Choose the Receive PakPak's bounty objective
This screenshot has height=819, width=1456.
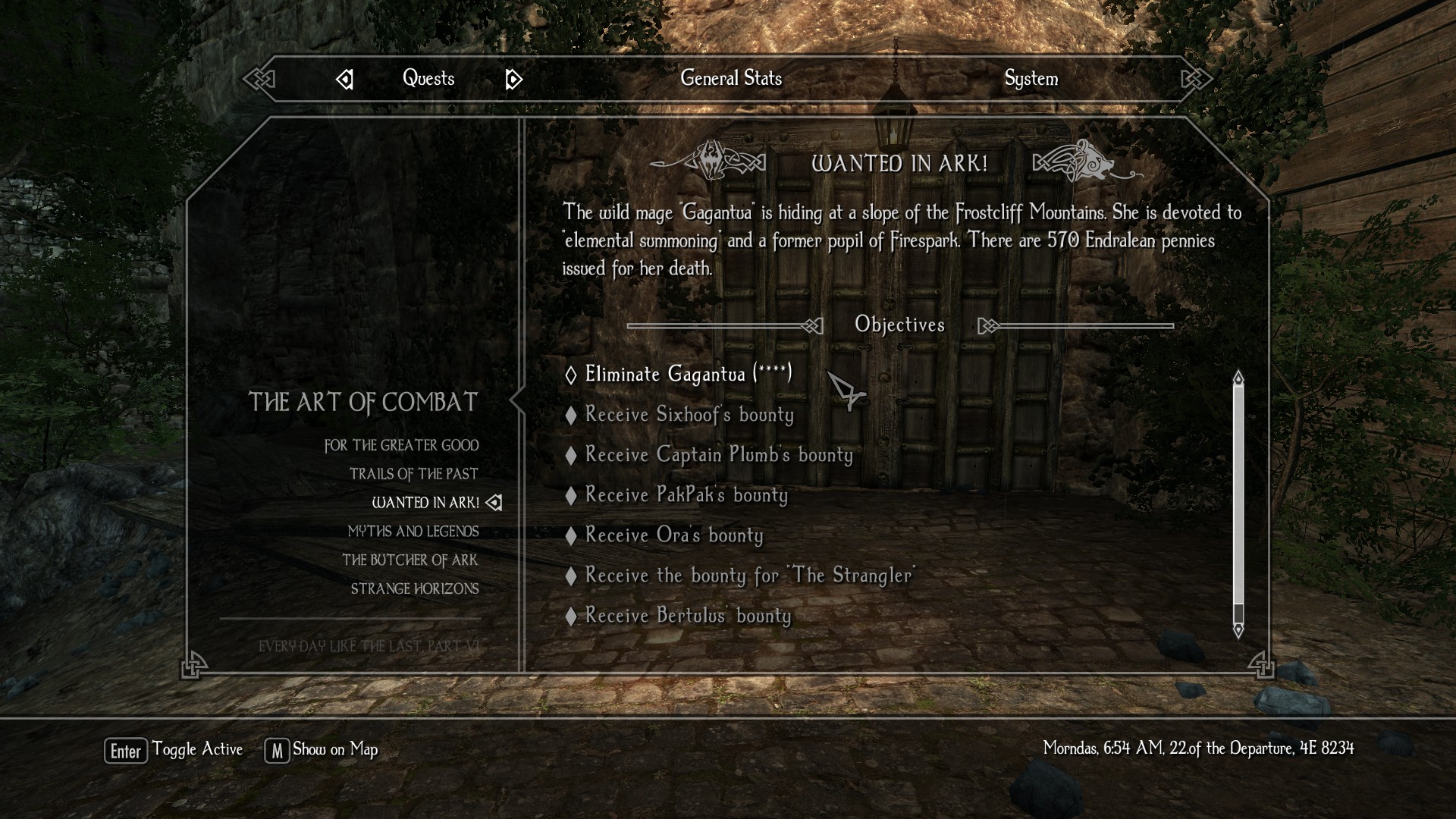[x=686, y=495]
